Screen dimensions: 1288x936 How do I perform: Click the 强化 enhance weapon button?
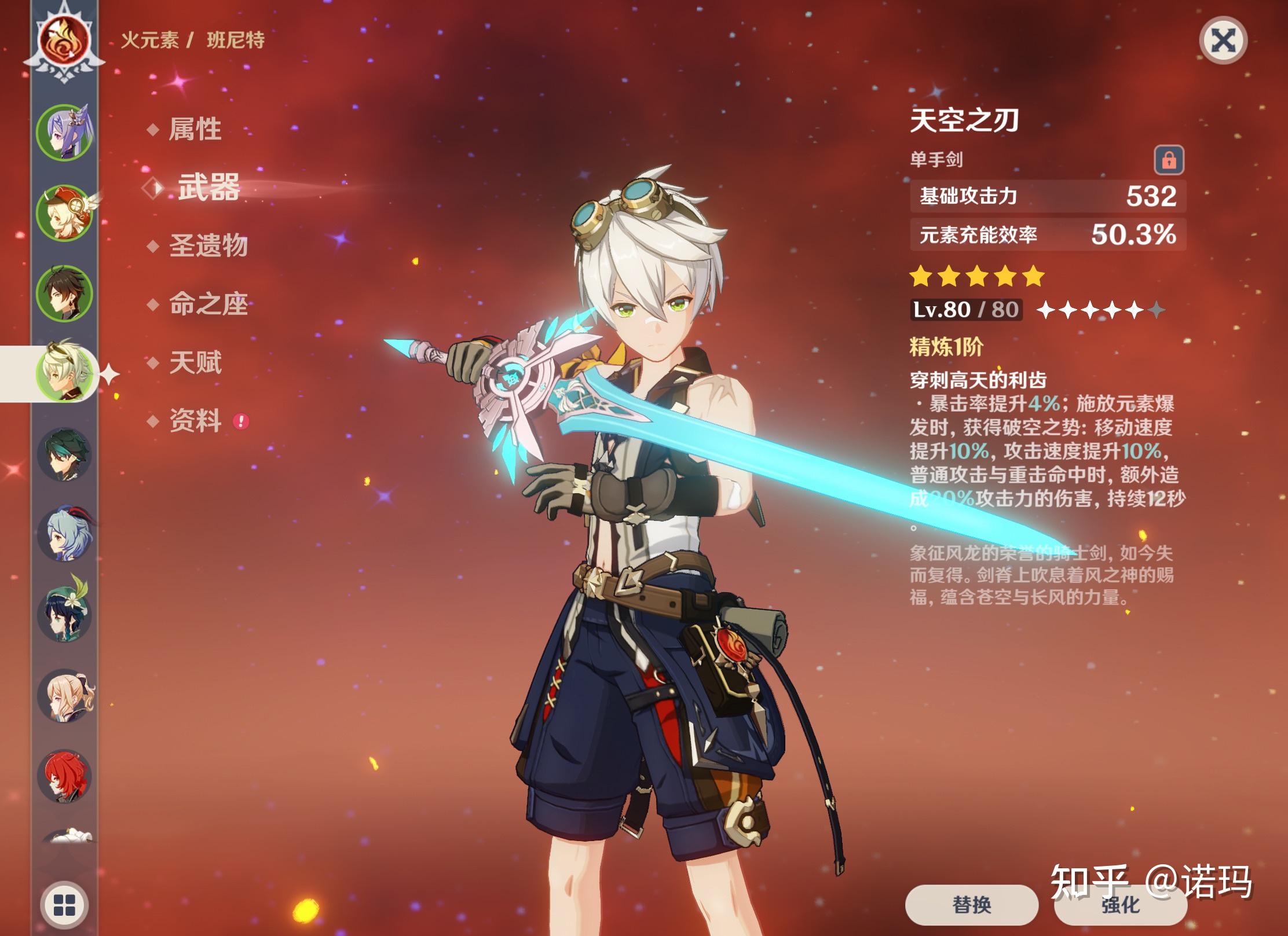(x=1120, y=904)
